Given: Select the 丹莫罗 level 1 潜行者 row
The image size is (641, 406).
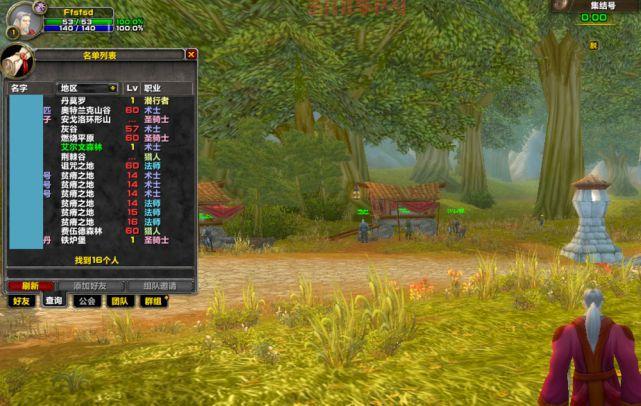Looking at the screenshot, I should (x=100, y=100).
